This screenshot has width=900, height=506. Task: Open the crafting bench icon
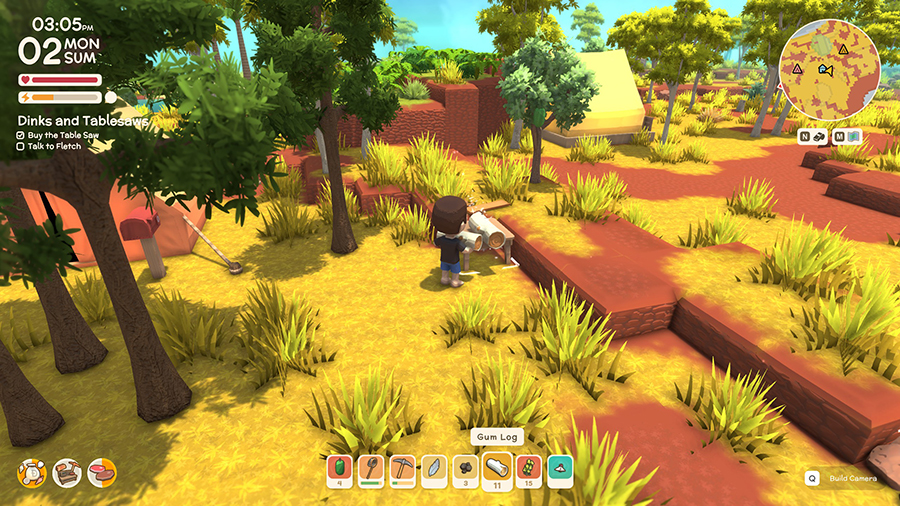pyautogui.click(x=67, y=472)
